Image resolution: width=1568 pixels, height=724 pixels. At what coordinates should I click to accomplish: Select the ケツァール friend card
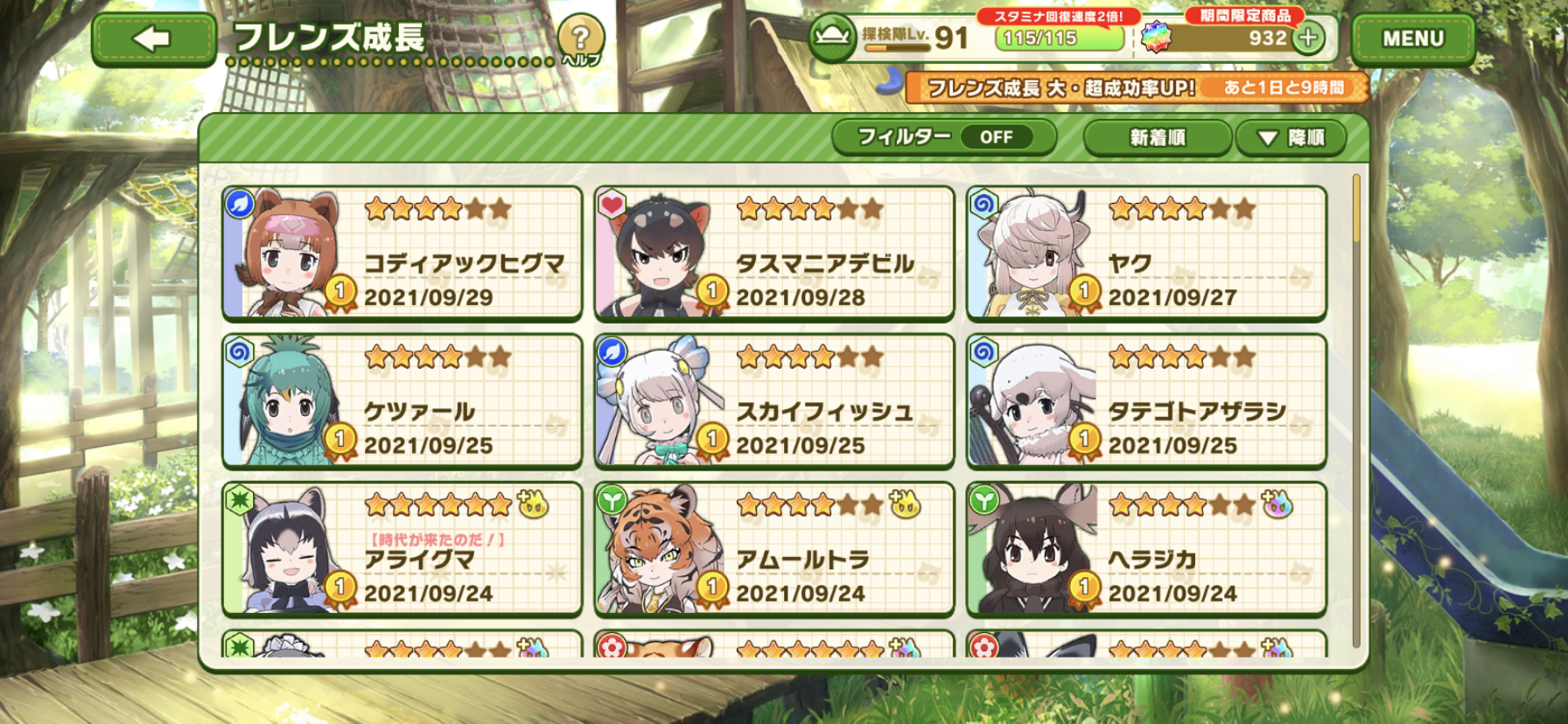402,400
